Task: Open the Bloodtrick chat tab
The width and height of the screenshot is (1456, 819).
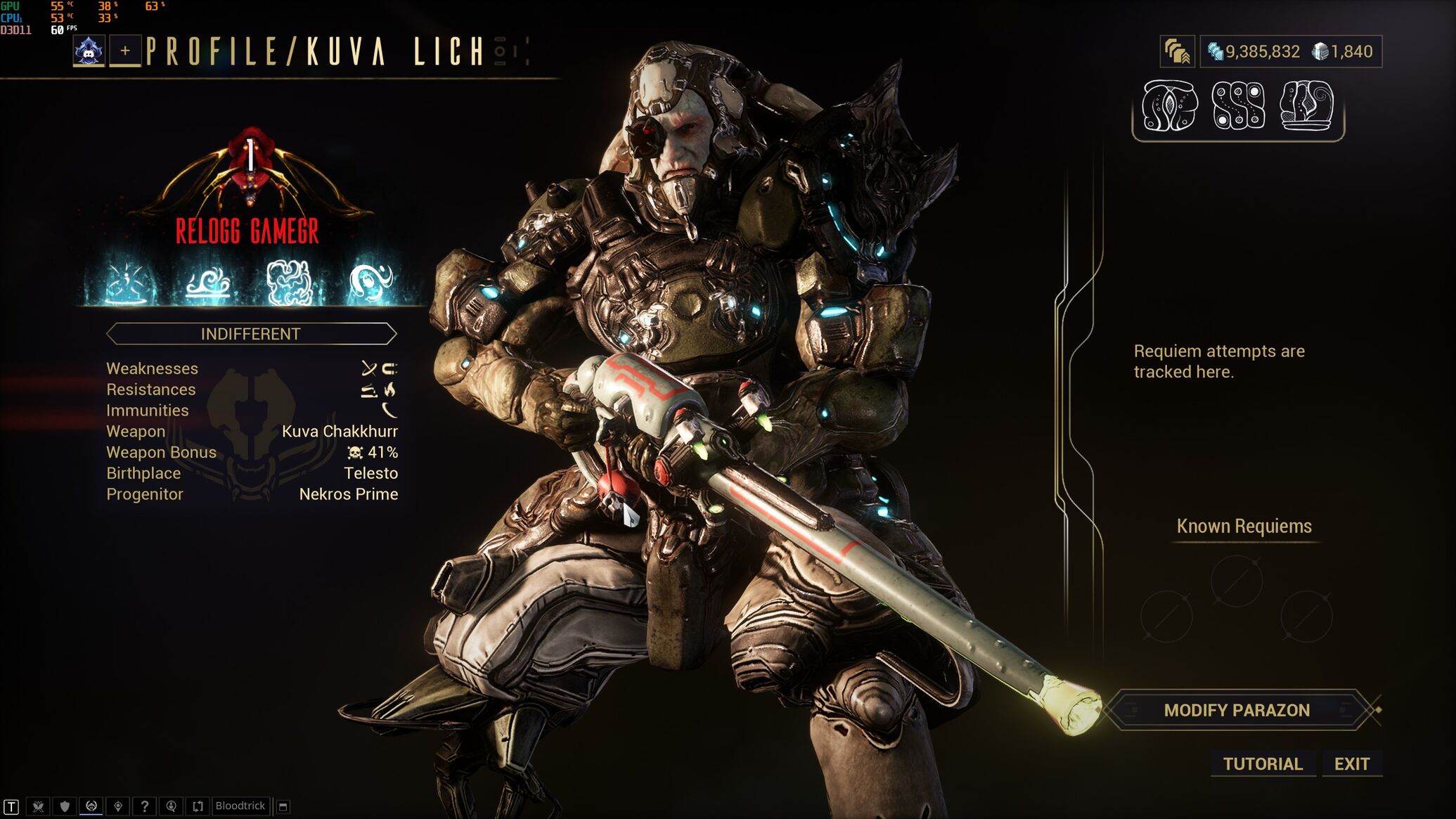Action: pyautogui.click(x=240, y=806)
